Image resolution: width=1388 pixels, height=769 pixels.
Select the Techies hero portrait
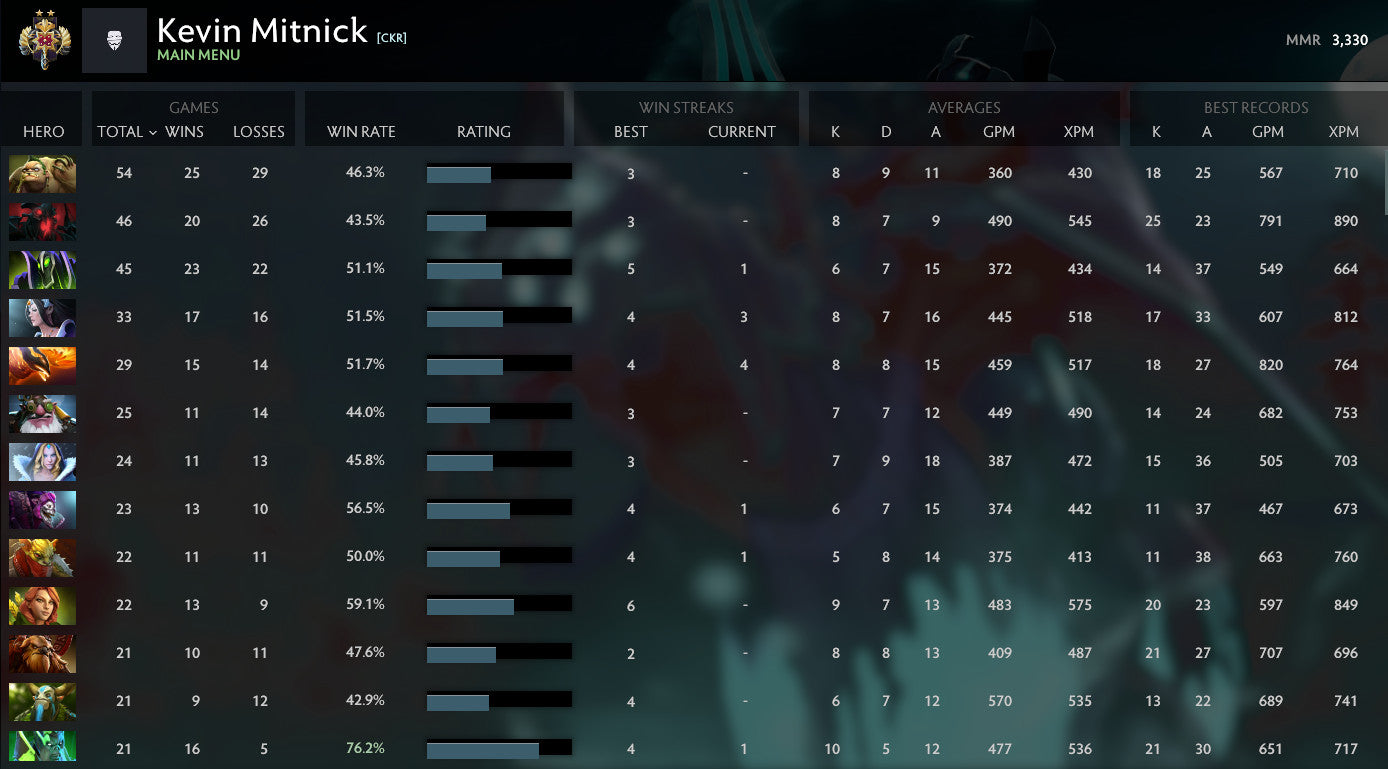42,173
